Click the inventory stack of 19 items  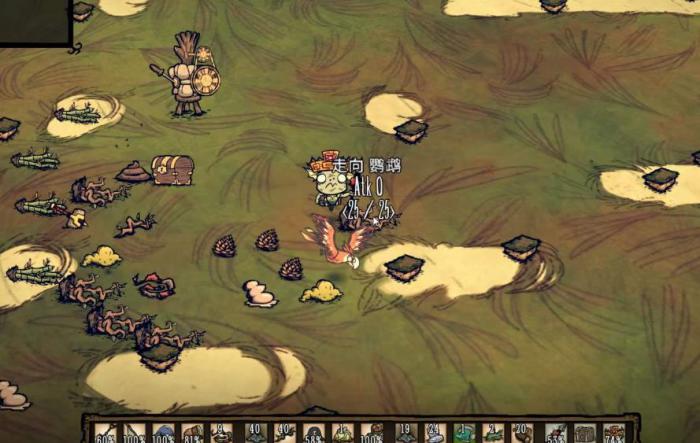[403, 433]
